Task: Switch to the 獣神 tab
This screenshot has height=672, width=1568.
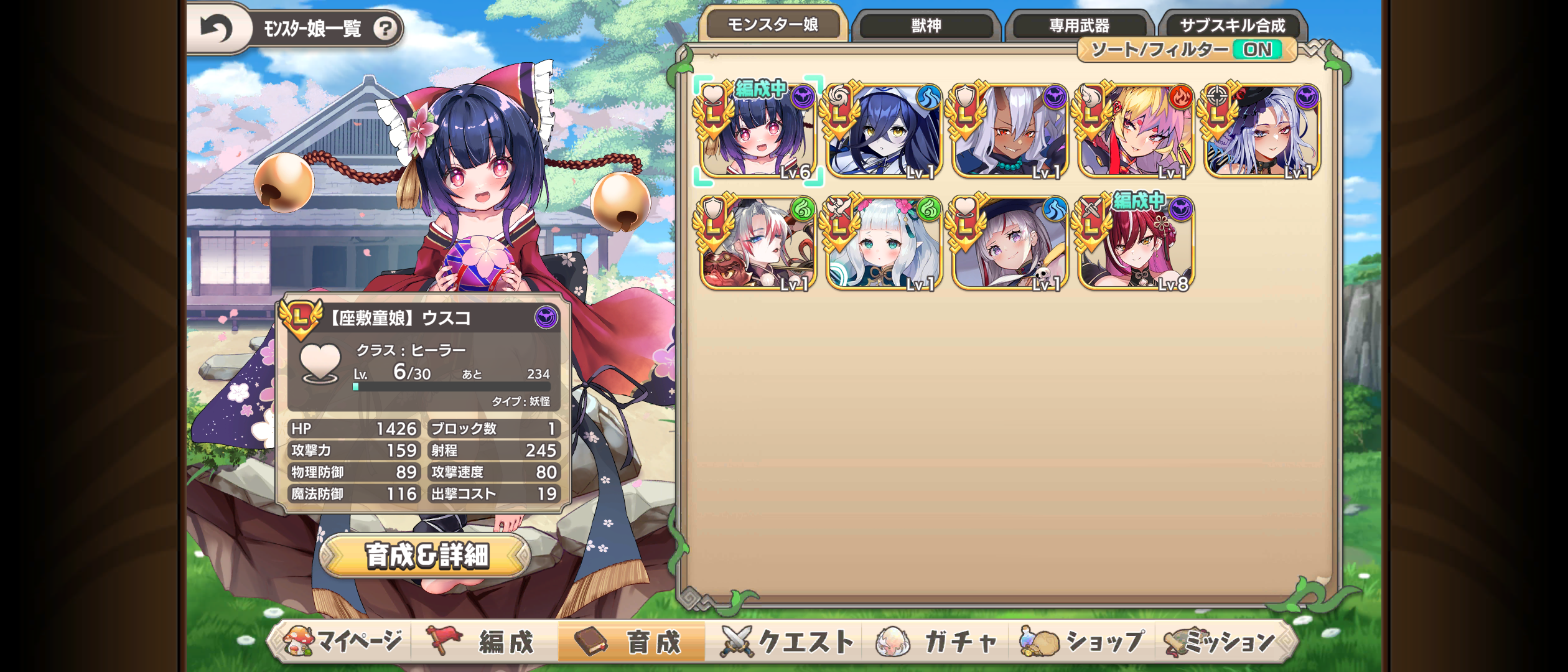Action: [x=926, y=26]
